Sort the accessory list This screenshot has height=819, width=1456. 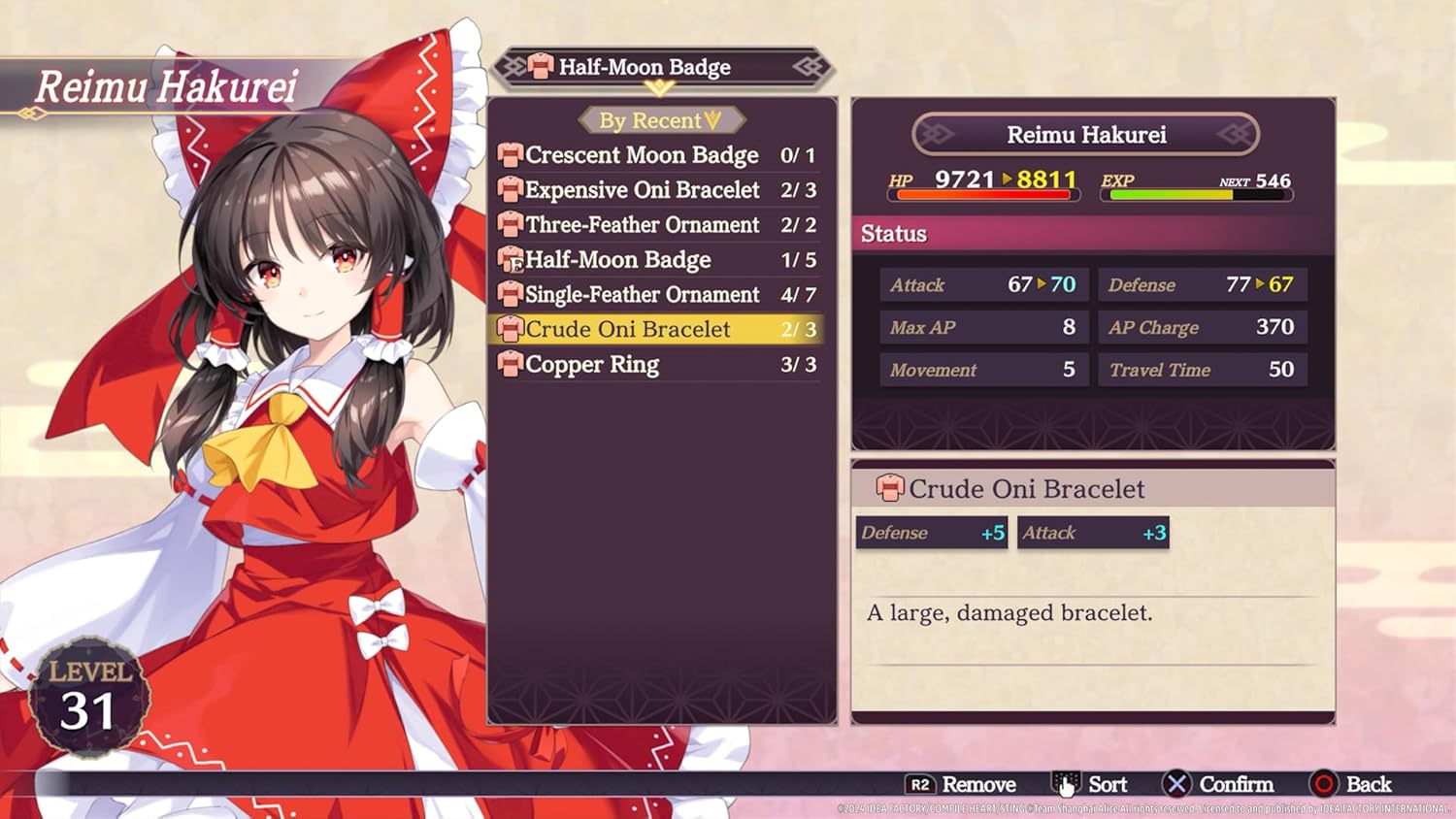pyautogui.click(x=1091, y=784)
